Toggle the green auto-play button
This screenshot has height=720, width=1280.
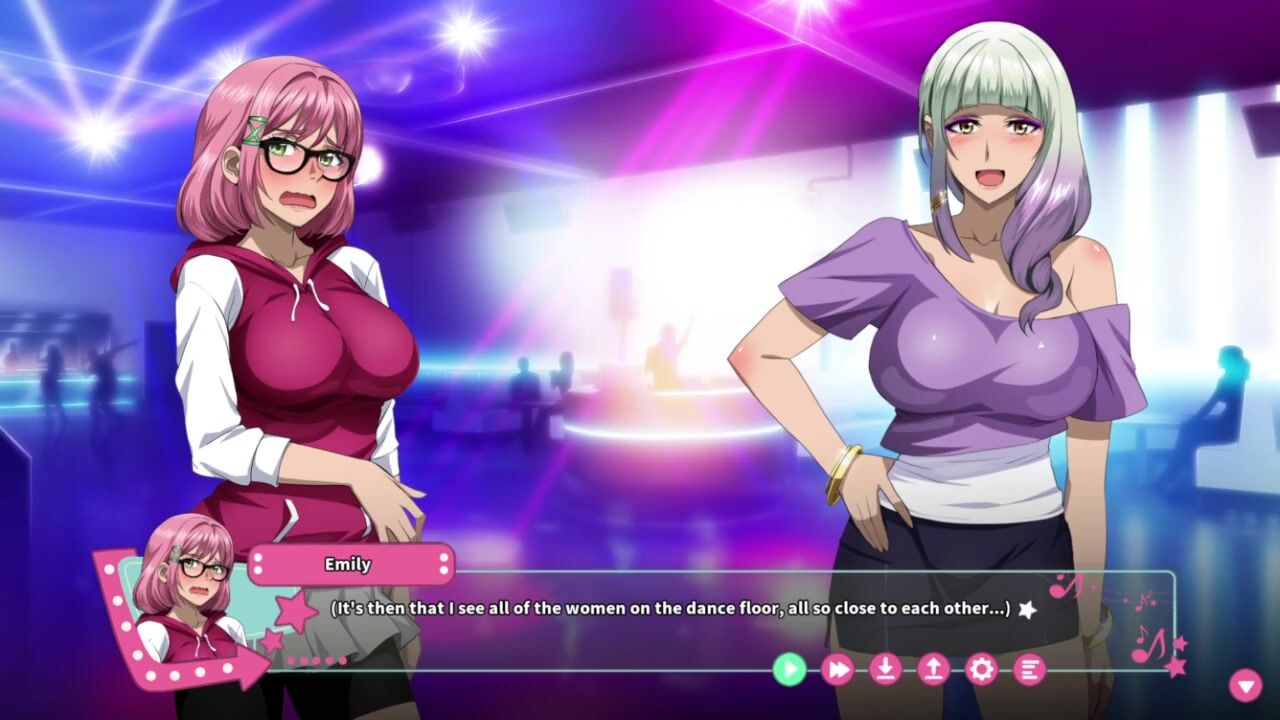tap(789, 669)
